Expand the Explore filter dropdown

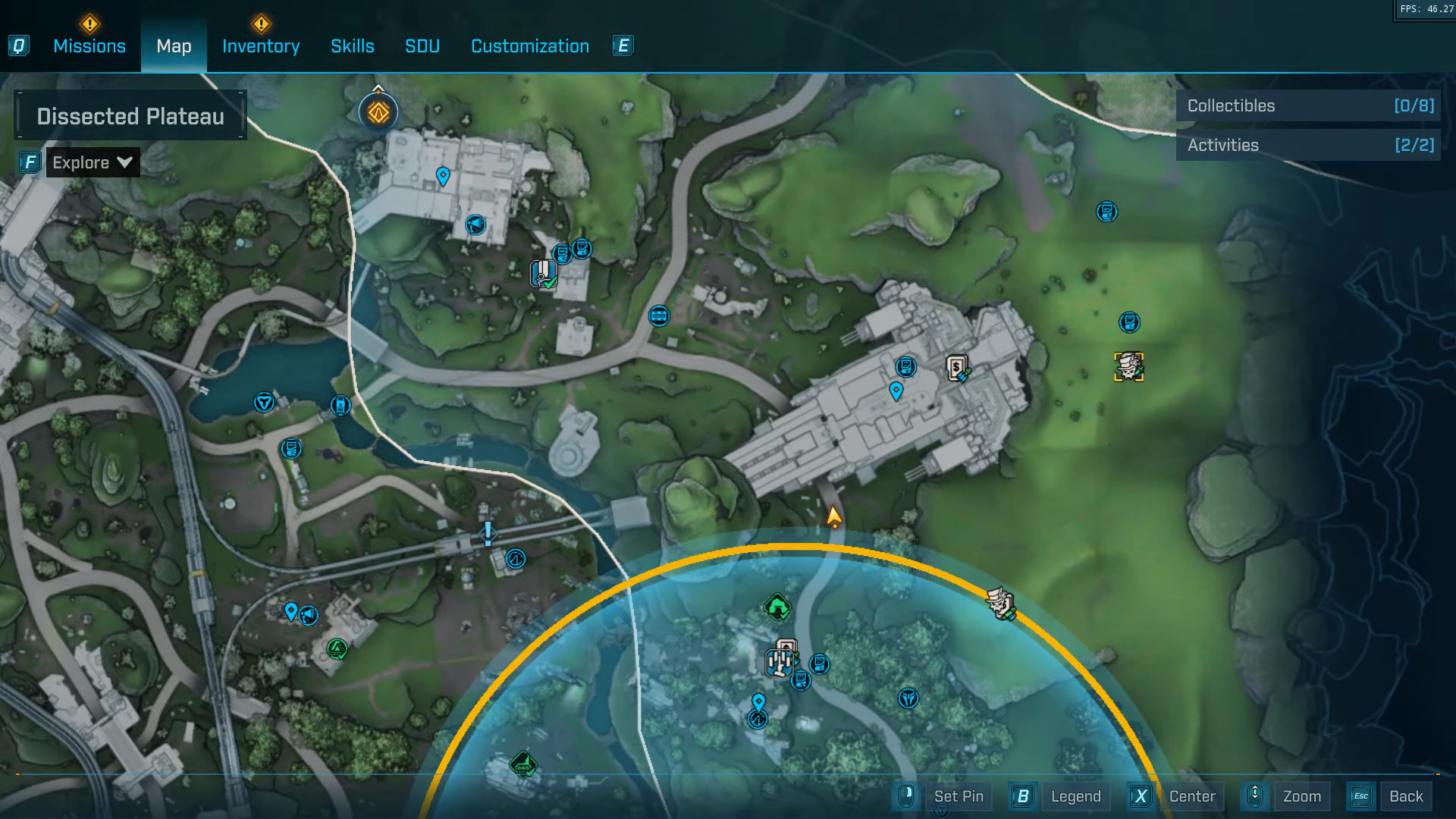click(x=93, y=162)
